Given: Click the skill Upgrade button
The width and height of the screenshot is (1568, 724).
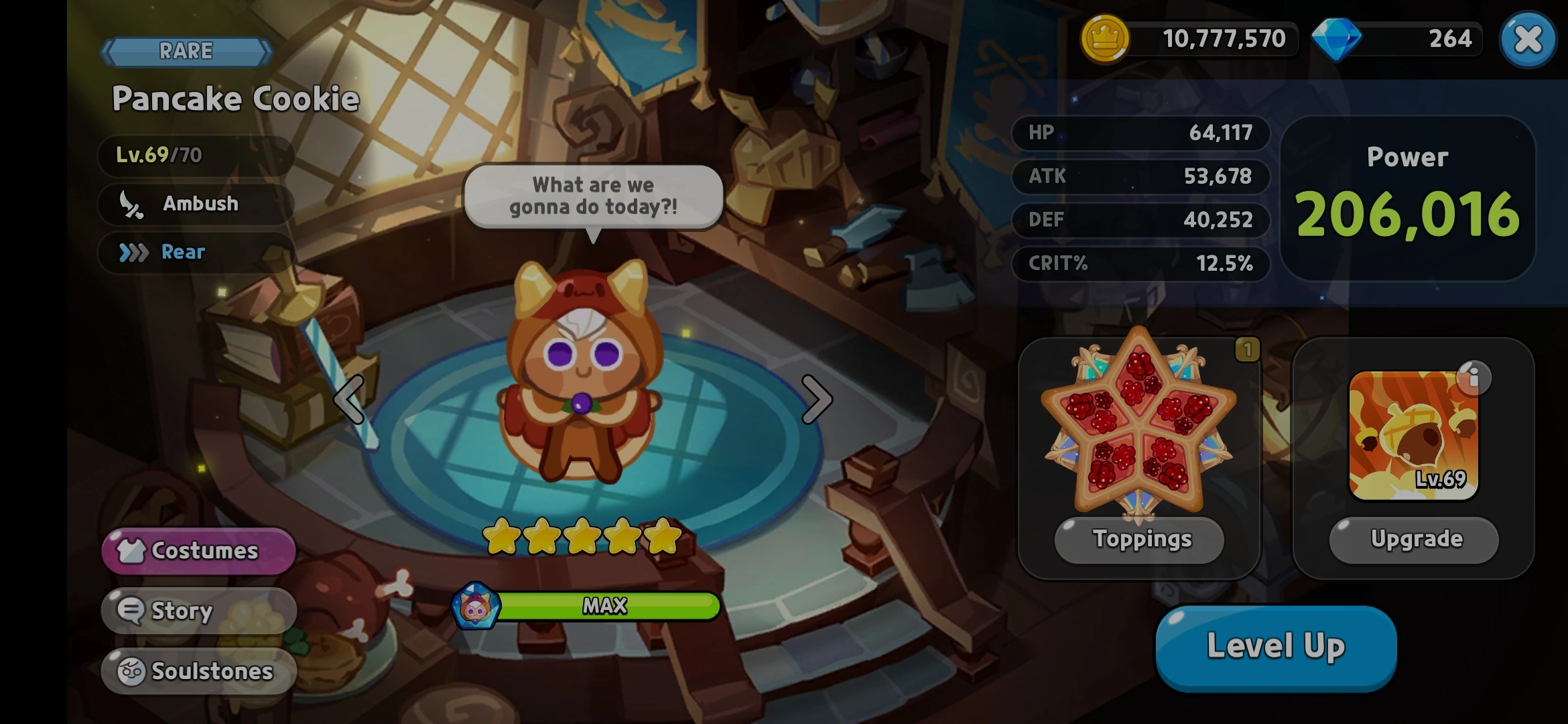Looking at the screenshot, I should (x=1414, y=540).
